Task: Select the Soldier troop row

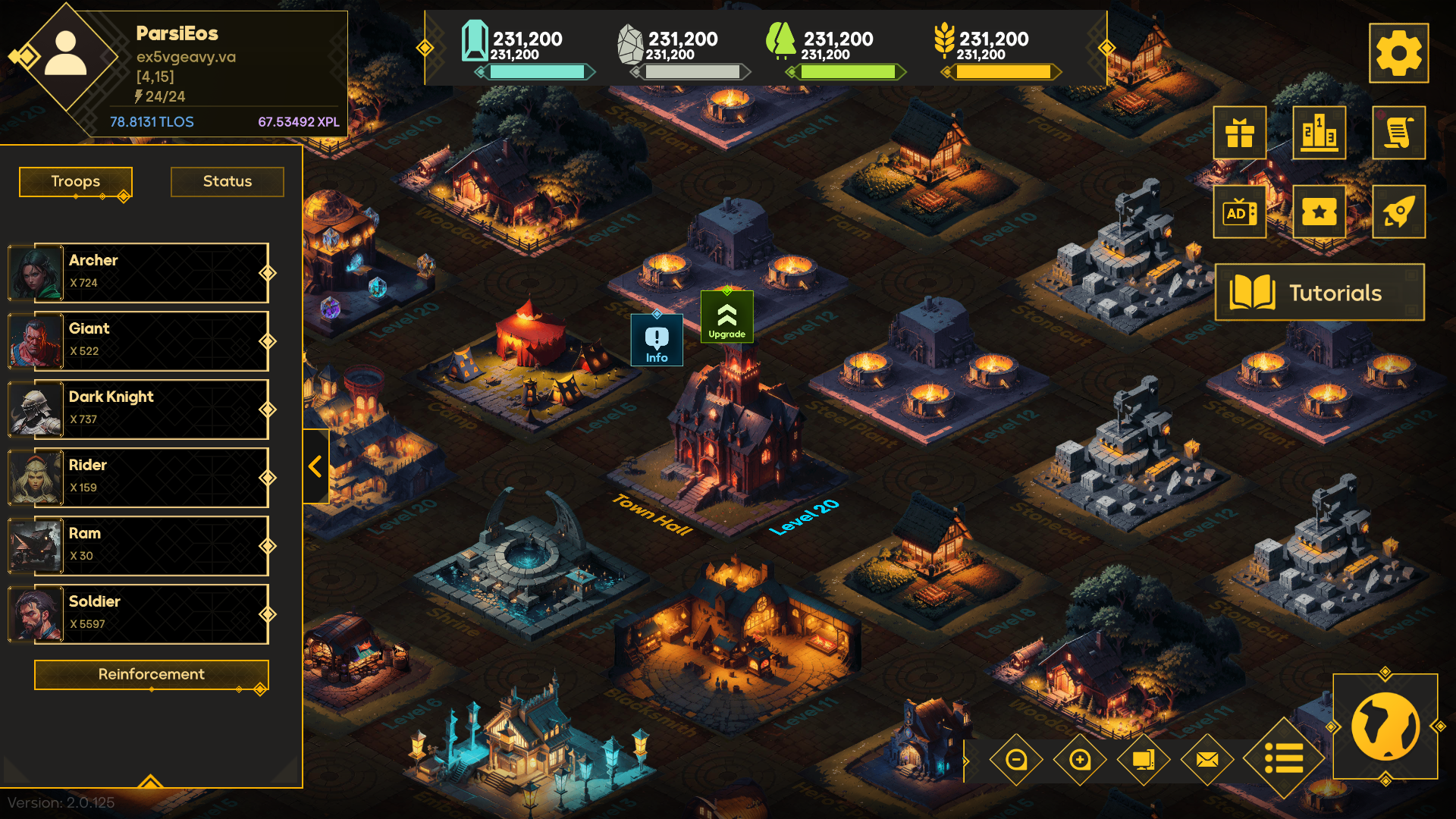Action: coord(152,613)
